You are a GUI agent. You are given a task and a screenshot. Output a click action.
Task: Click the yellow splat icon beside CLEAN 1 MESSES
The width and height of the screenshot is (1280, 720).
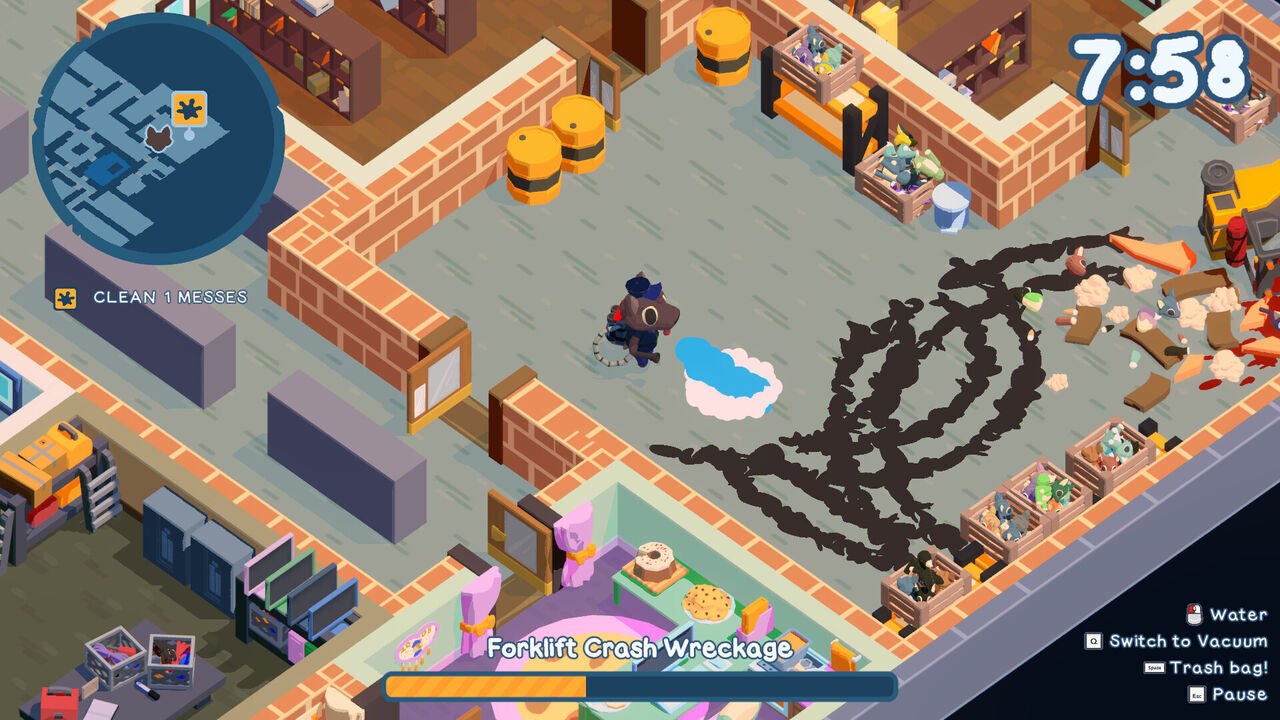point(64,296)
